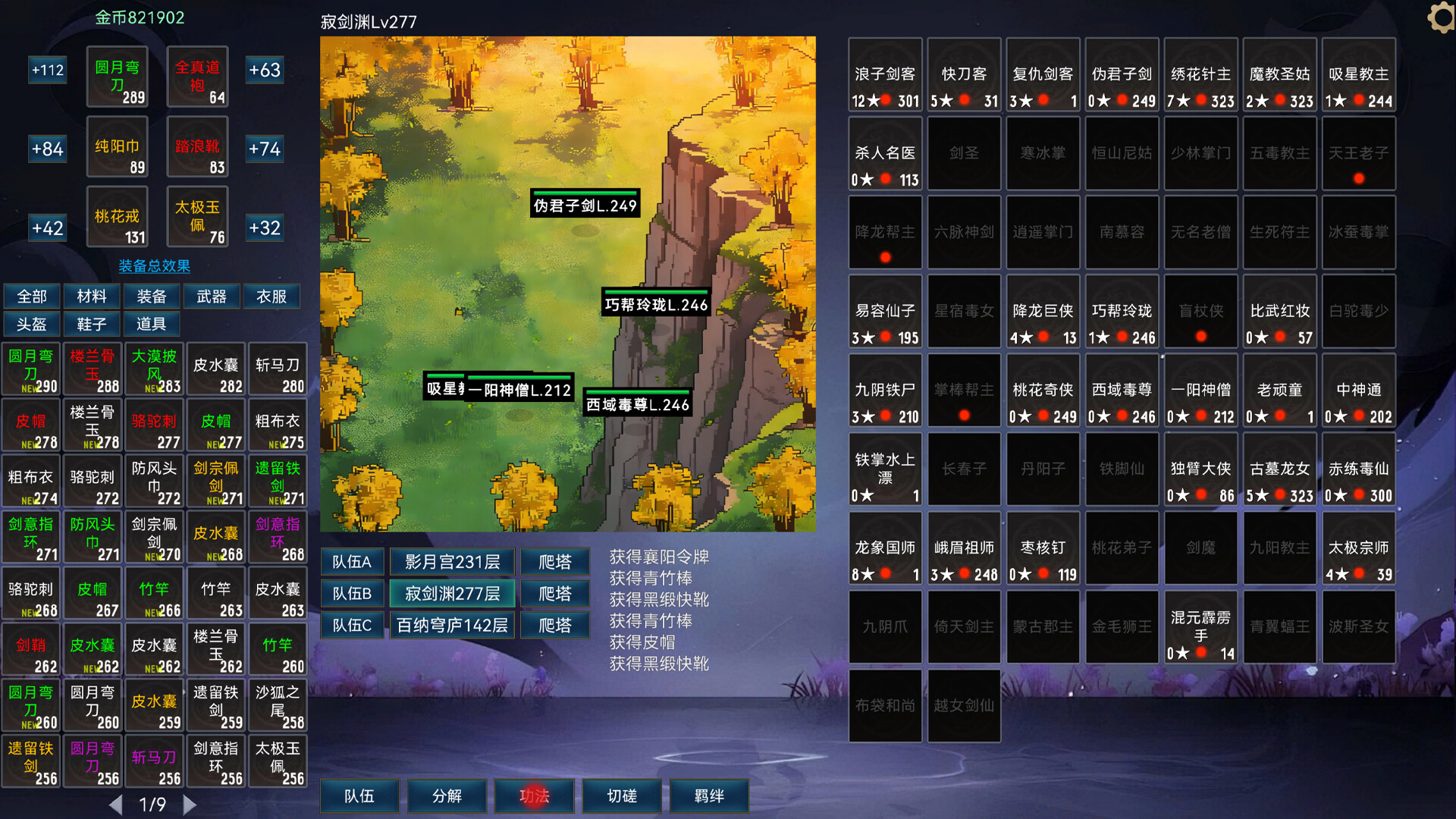
Task: Click the 全真道袍 armor slot
Action: (197, 77)
